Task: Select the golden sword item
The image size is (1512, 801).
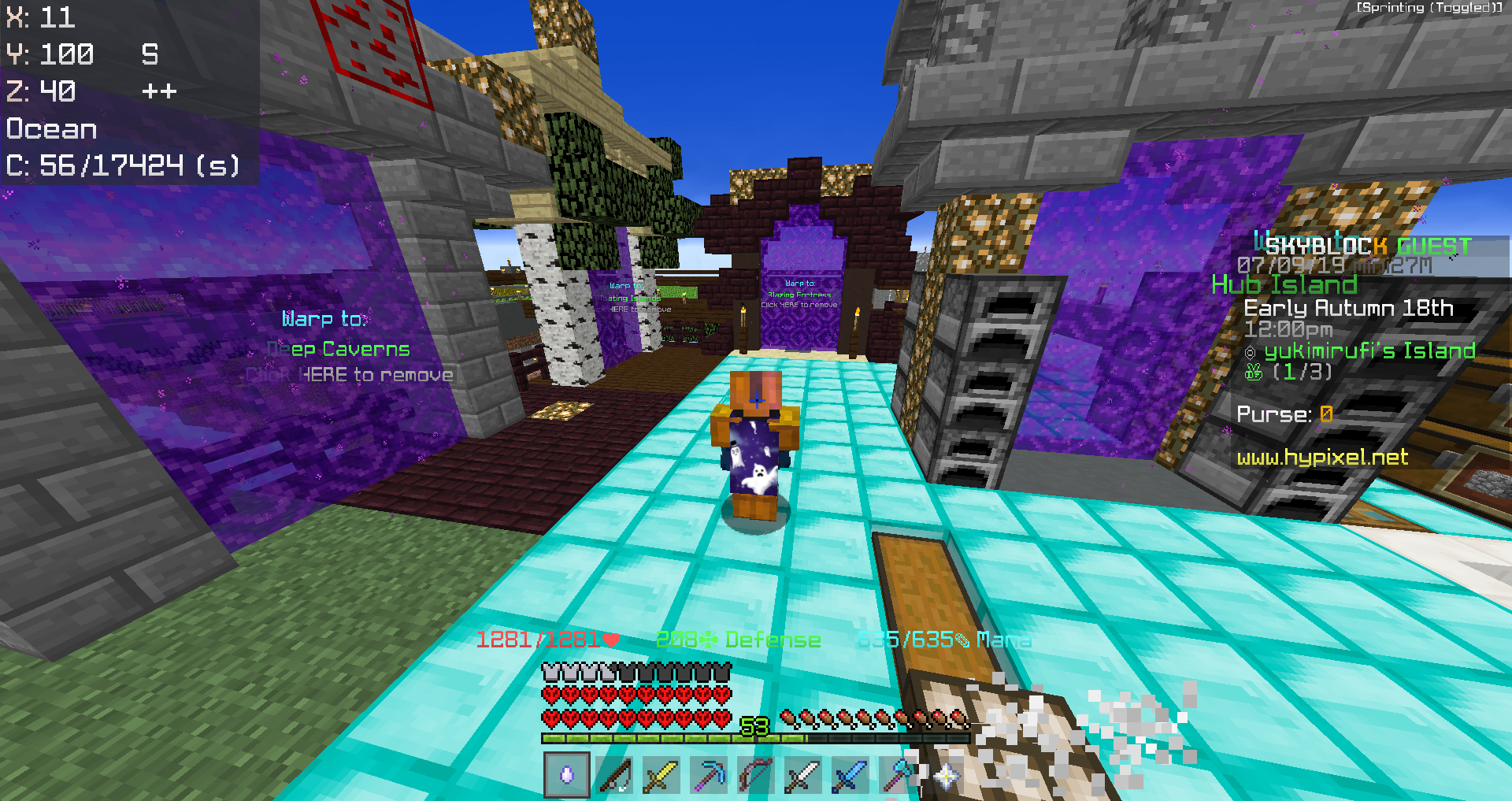Action: [661, 776]
